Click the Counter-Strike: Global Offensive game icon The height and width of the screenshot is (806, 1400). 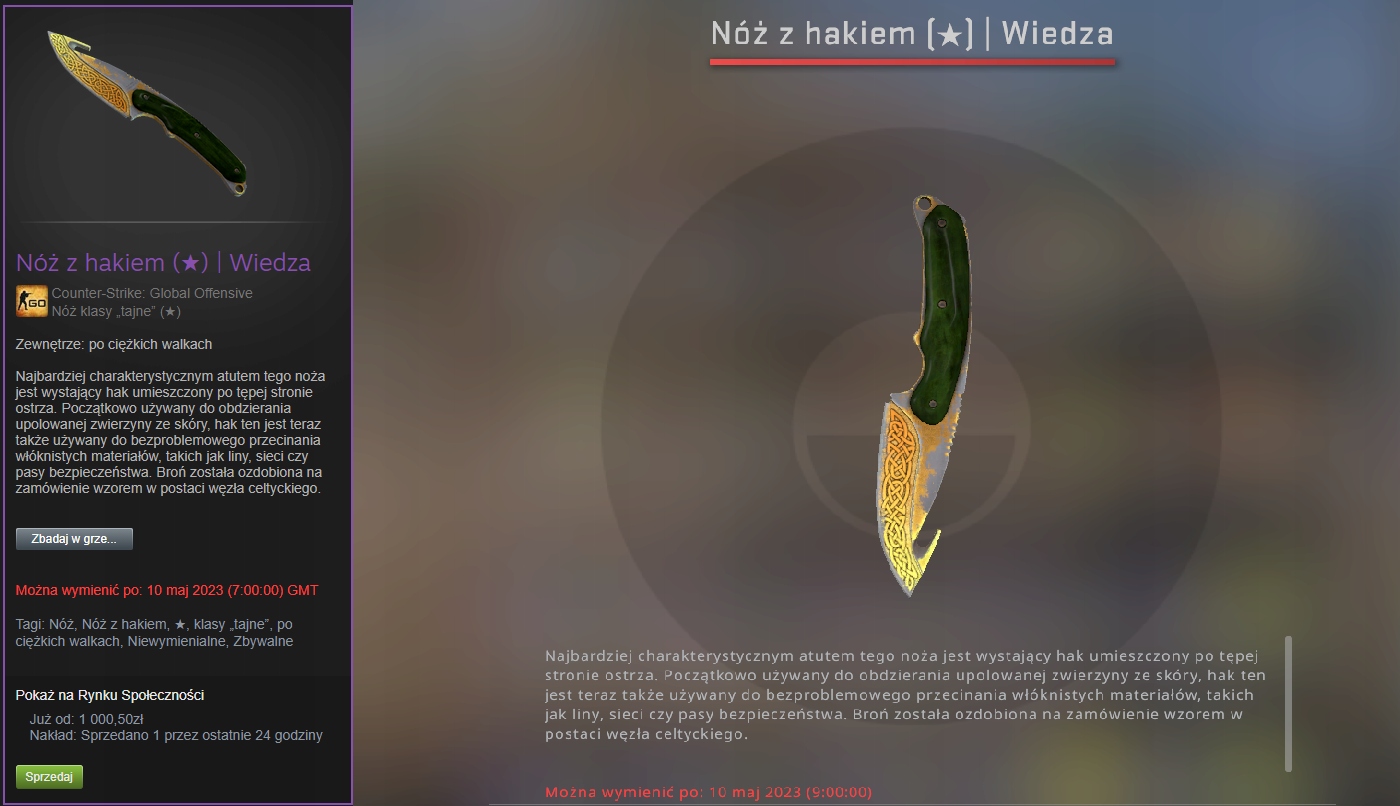(x=31, y=300)
